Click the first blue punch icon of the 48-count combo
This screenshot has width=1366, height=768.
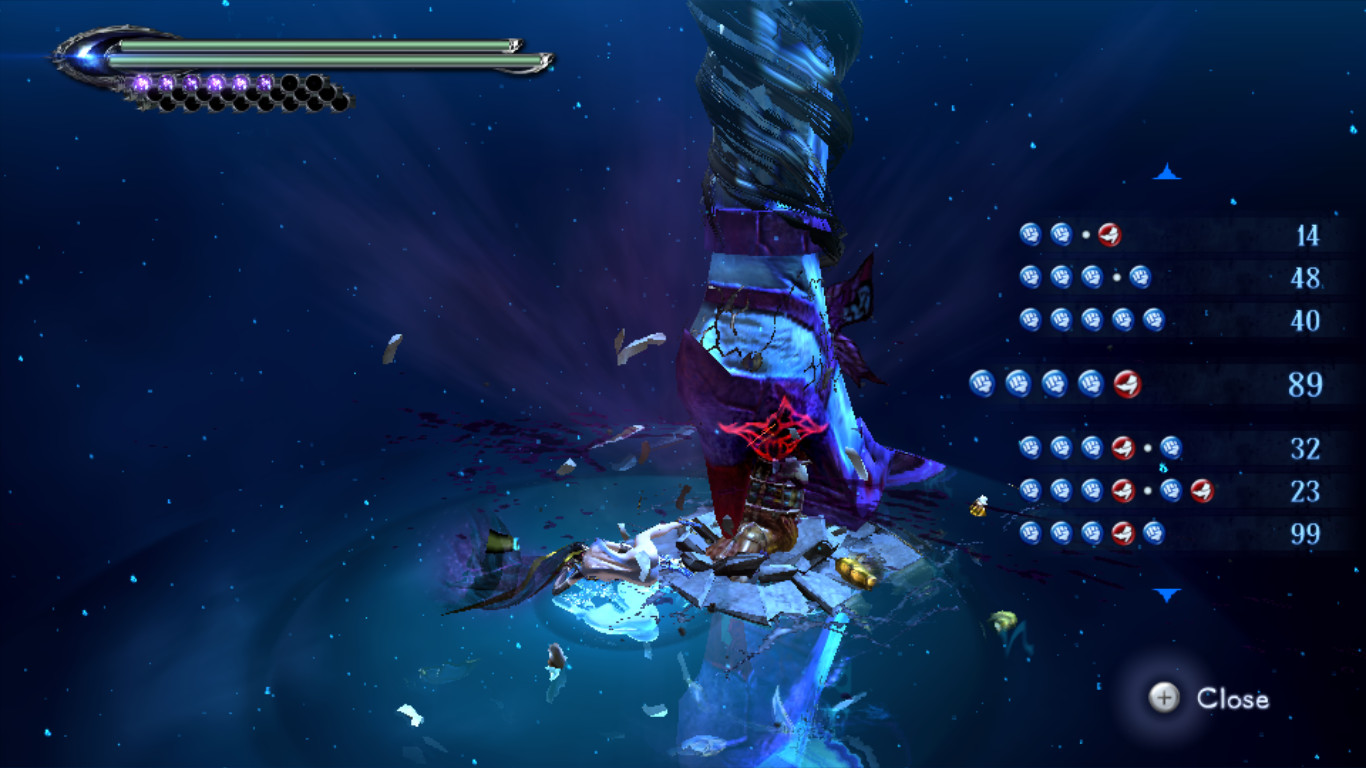coord(1030,277)
